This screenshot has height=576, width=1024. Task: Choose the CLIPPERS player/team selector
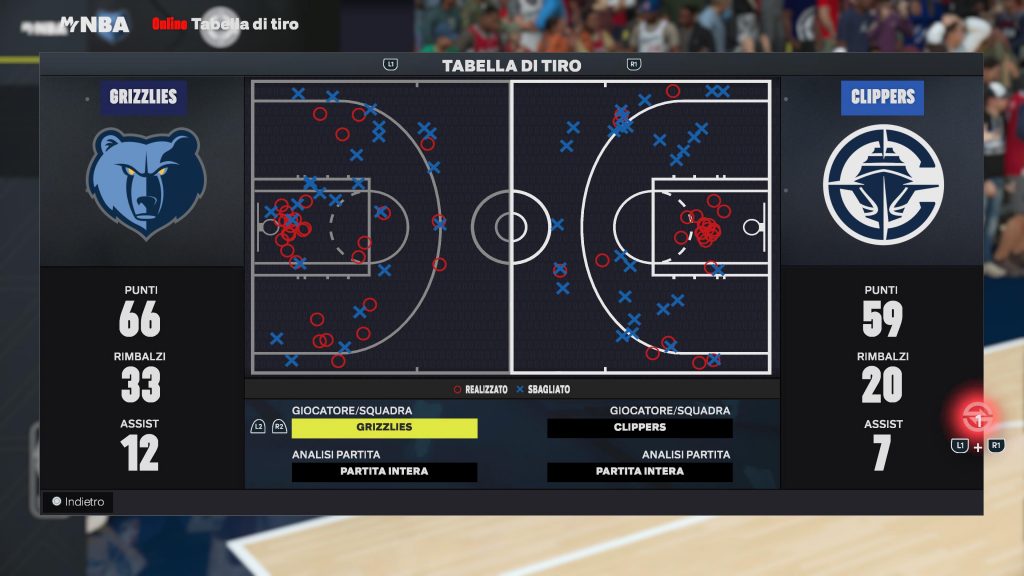click(639, 428)
